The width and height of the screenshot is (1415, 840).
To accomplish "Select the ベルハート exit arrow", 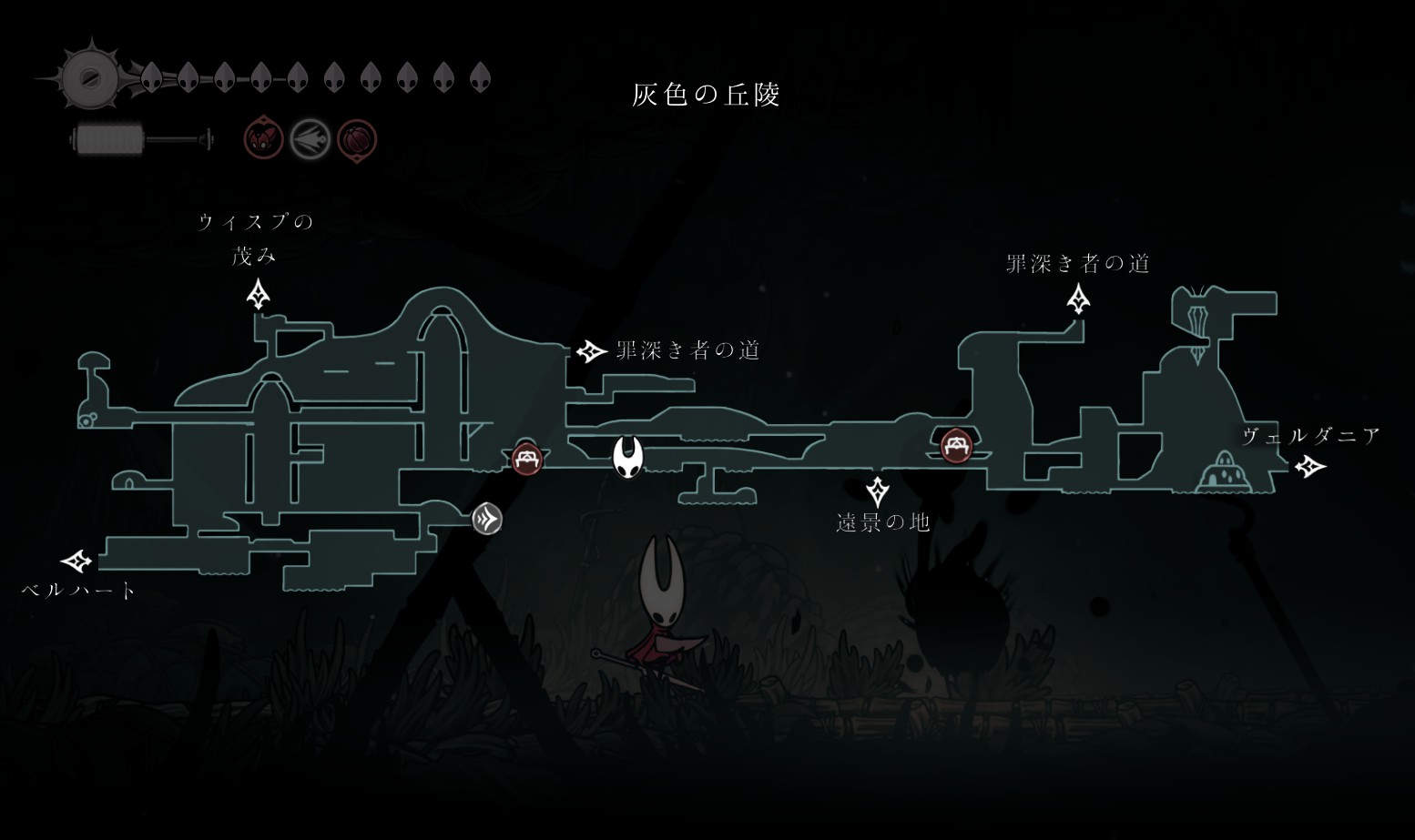I will point(77,561).
